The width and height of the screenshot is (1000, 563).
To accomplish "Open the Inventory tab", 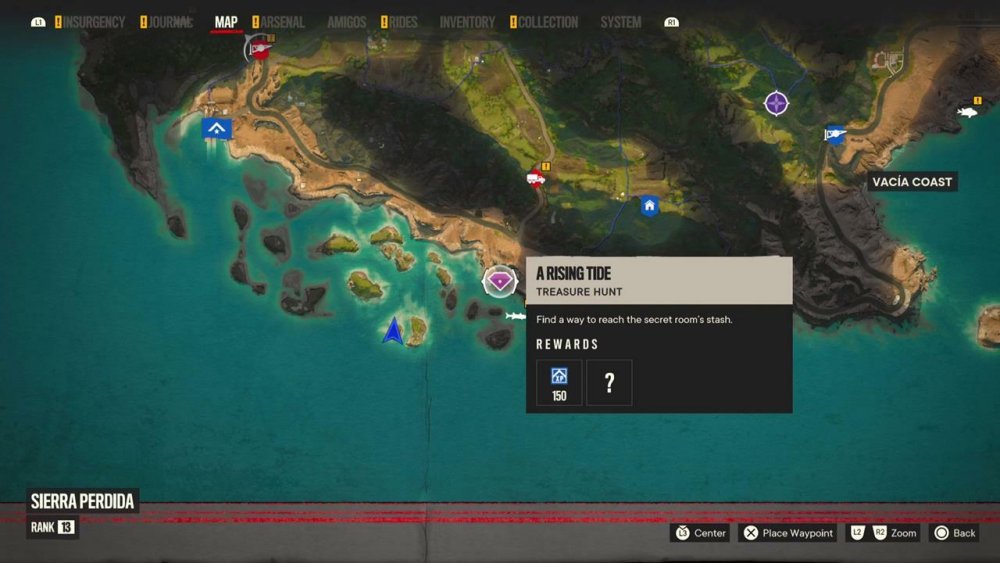I will (467, 22).
